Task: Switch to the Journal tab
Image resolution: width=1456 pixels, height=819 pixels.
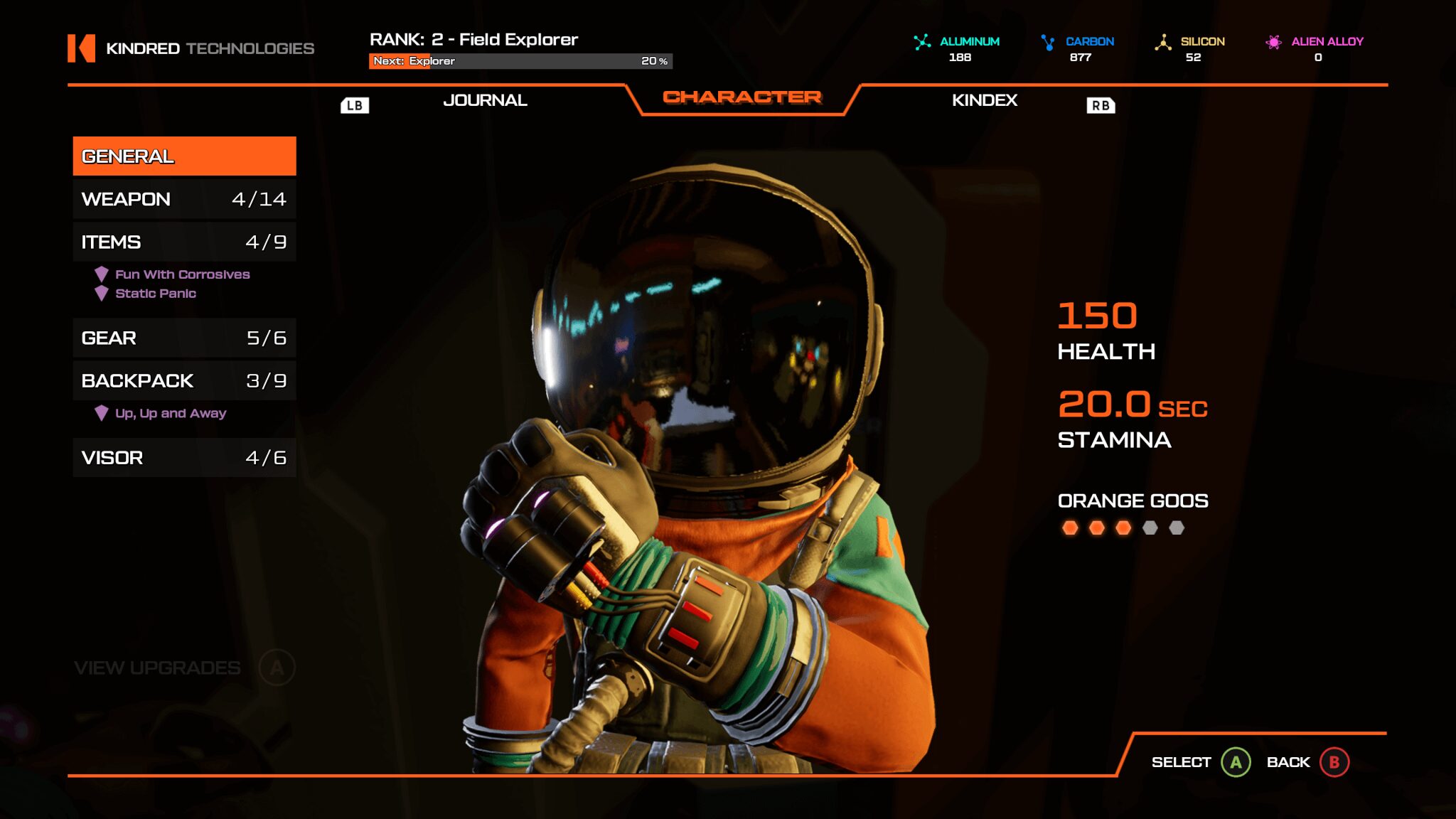Action: tap(485, 100)
